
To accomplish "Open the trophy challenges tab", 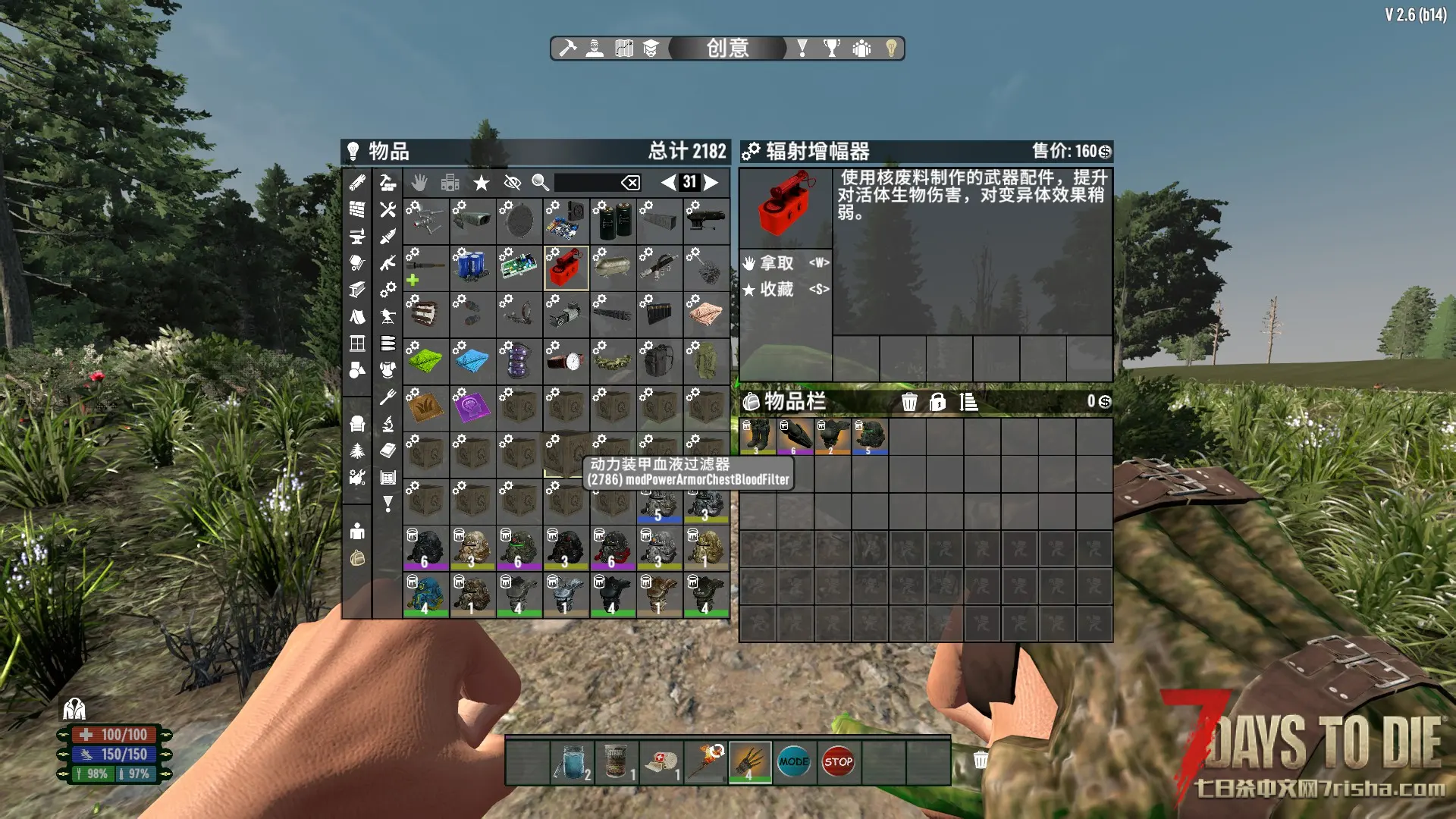I will [x=832, y=49].
